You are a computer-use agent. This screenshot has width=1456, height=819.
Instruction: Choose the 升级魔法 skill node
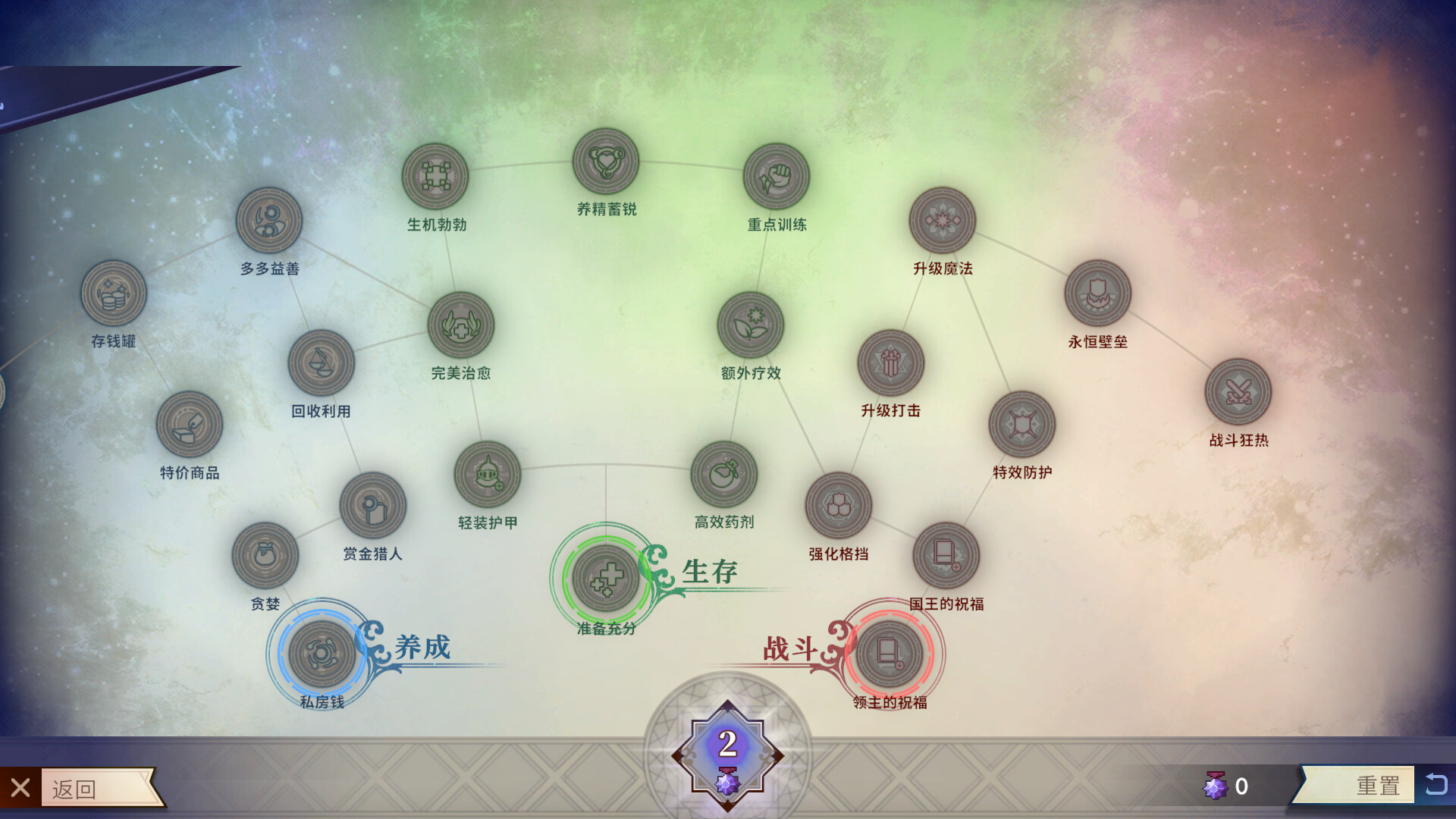(x=943, y=220)
